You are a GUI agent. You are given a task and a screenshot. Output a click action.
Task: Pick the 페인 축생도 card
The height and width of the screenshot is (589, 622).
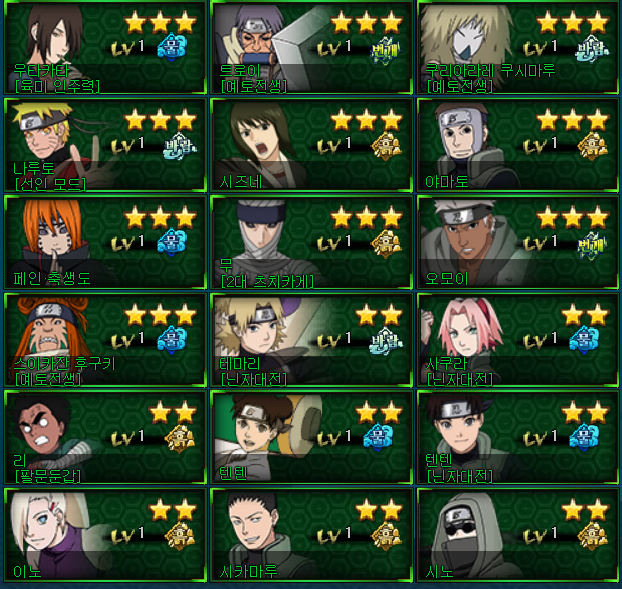point(105,242)
